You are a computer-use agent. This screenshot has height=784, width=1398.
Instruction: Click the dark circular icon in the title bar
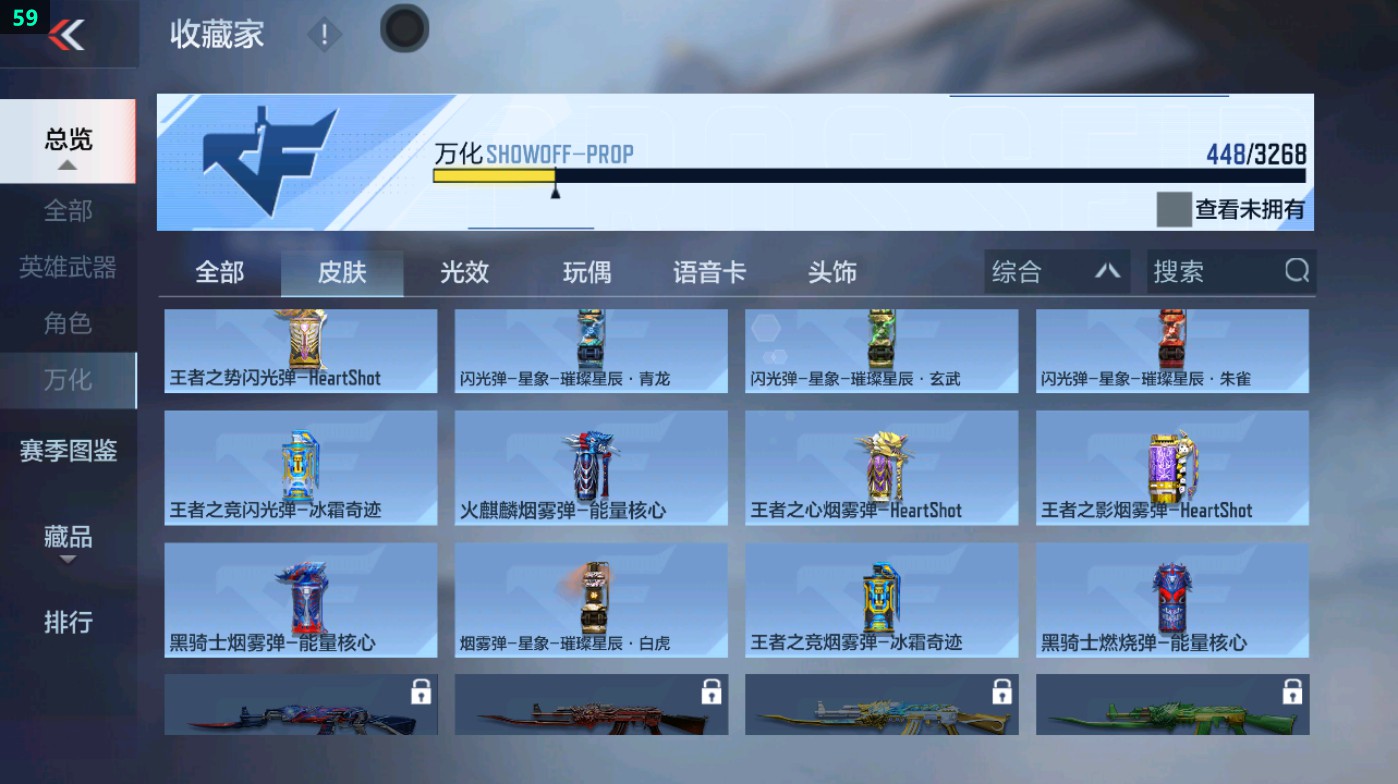click(x=403, y=30)
